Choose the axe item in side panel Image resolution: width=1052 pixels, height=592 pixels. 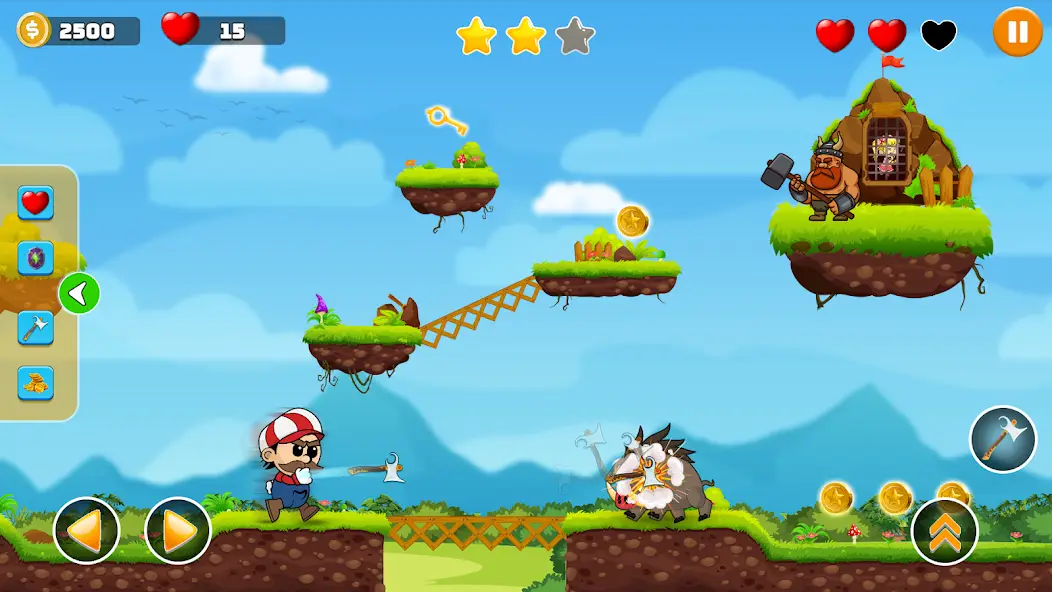pos(36,327)
